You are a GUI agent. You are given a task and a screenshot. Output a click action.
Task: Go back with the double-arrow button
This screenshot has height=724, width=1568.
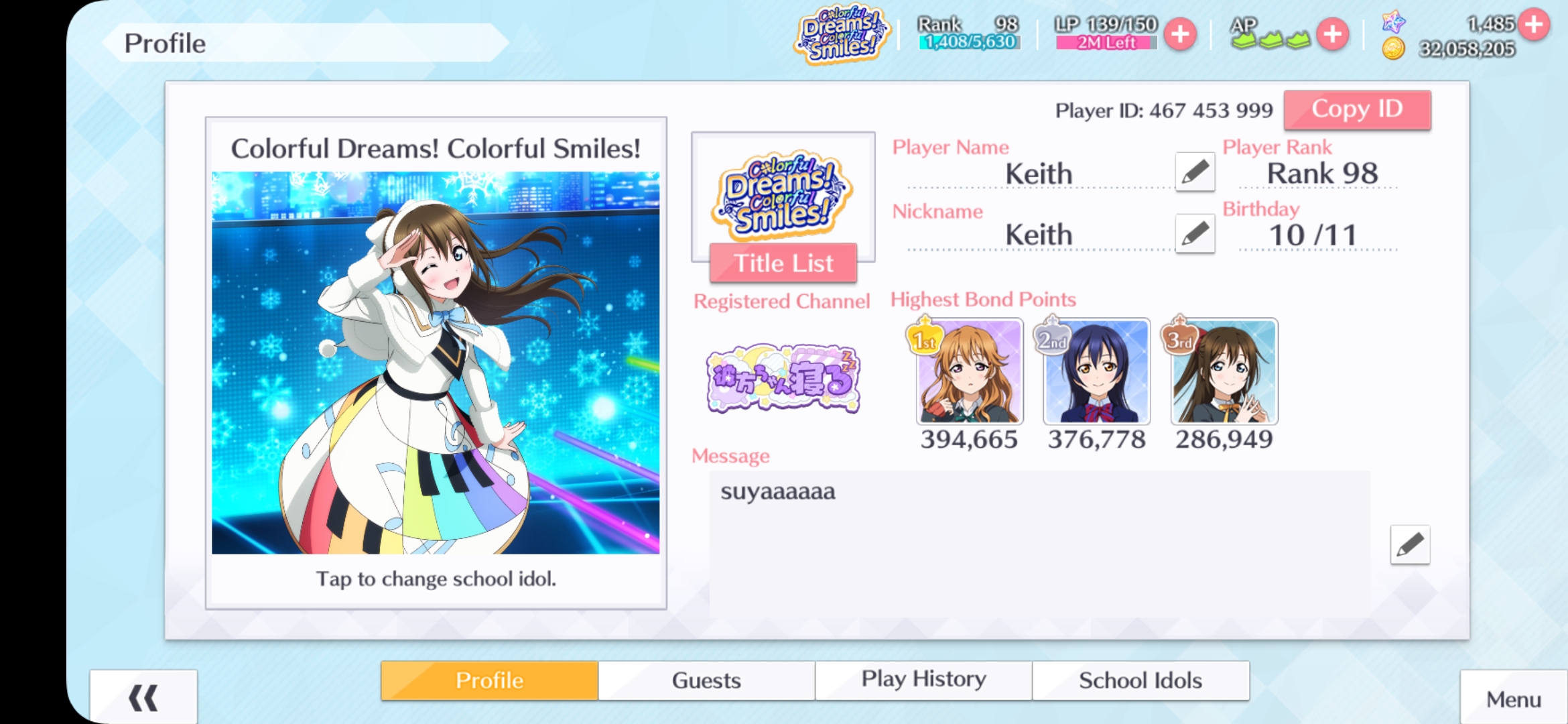pos(143,698)
